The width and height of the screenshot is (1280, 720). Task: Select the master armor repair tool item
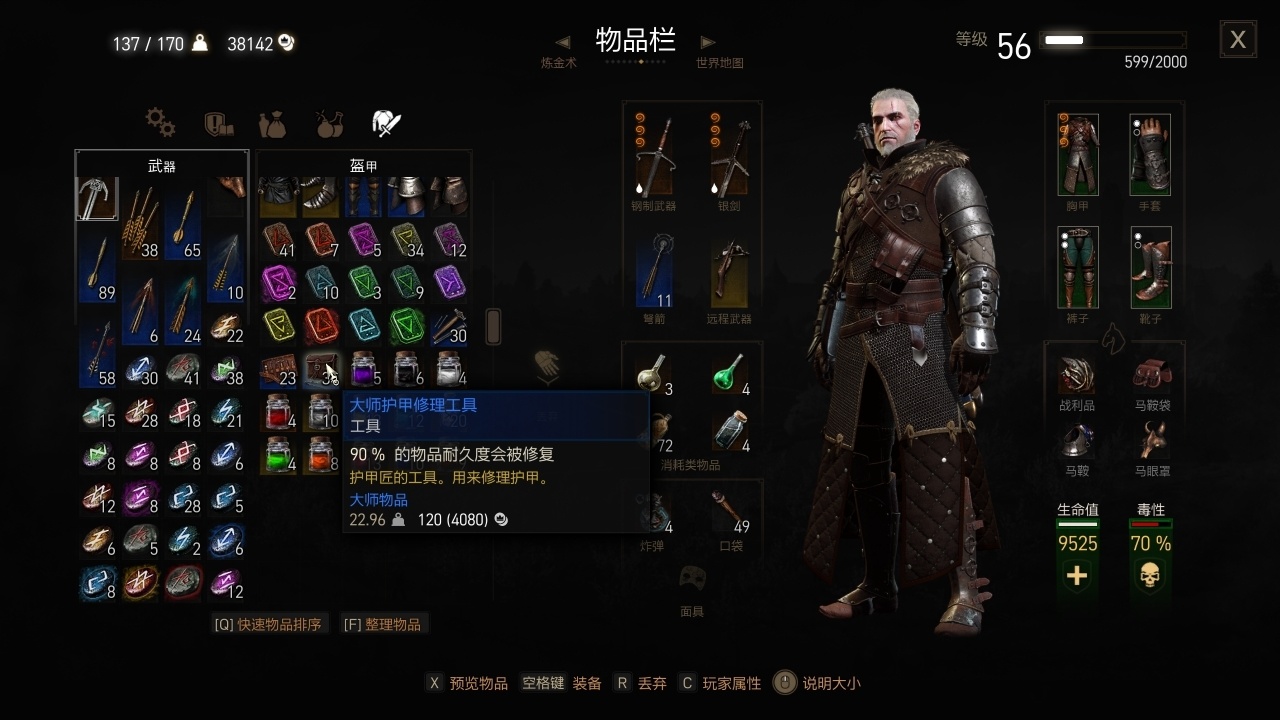coord(320,370)
